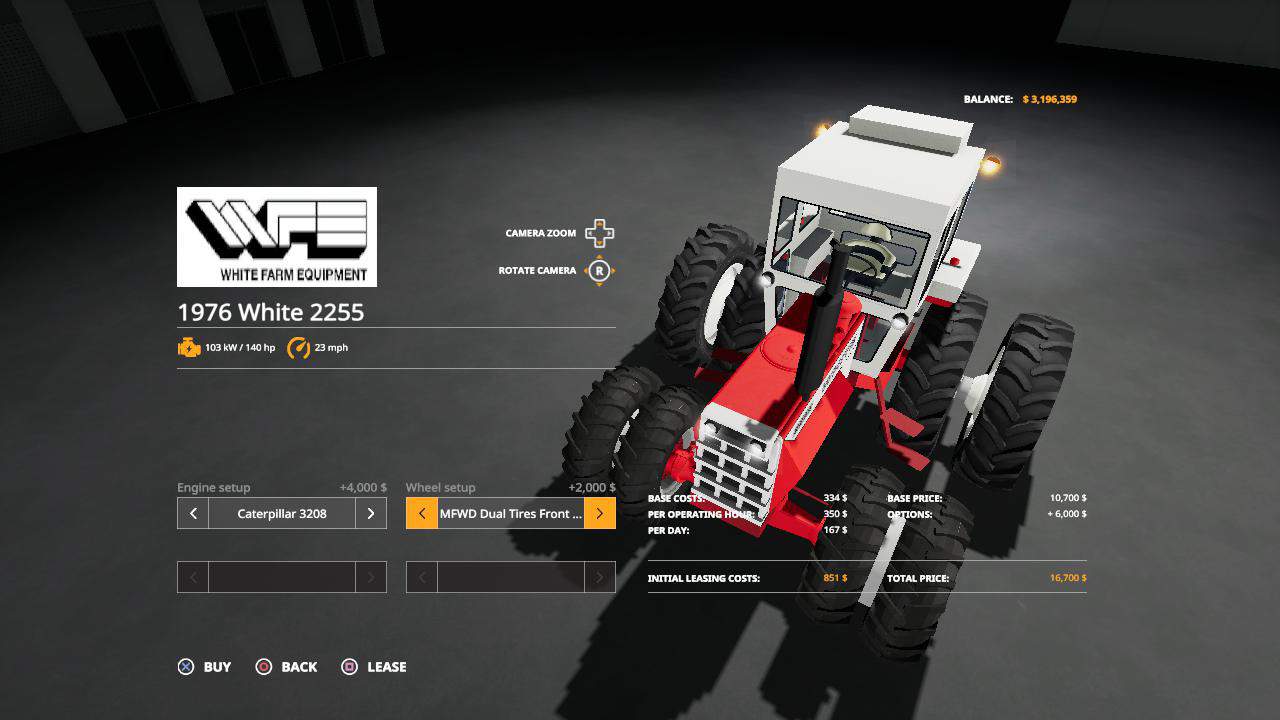The height and width of the screenshot is (720, 1280).
Task: Select the previous engine setup option
Action: pyautogui.click(x=193, y=514)
